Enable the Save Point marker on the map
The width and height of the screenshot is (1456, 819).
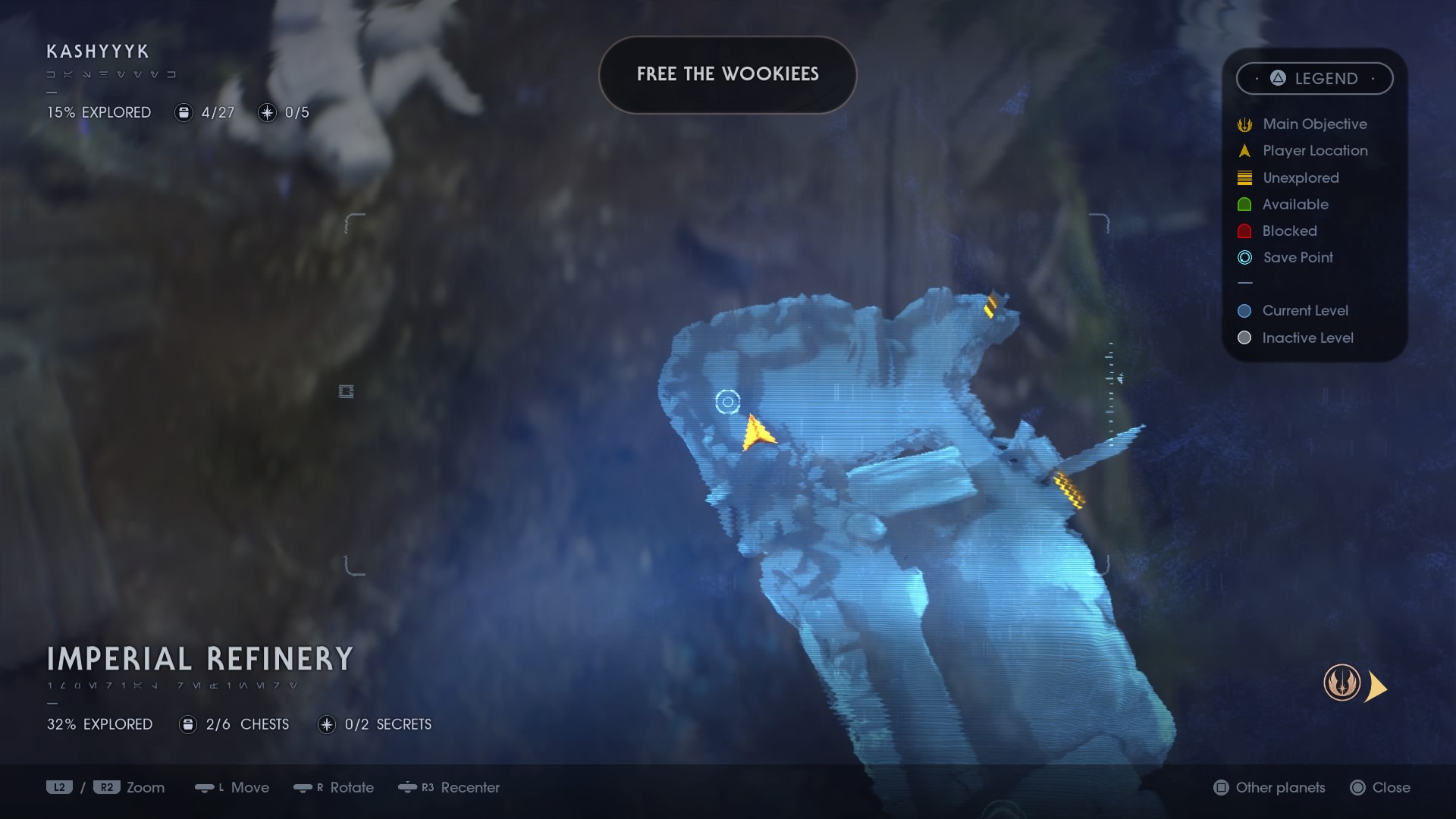point(726,402)
